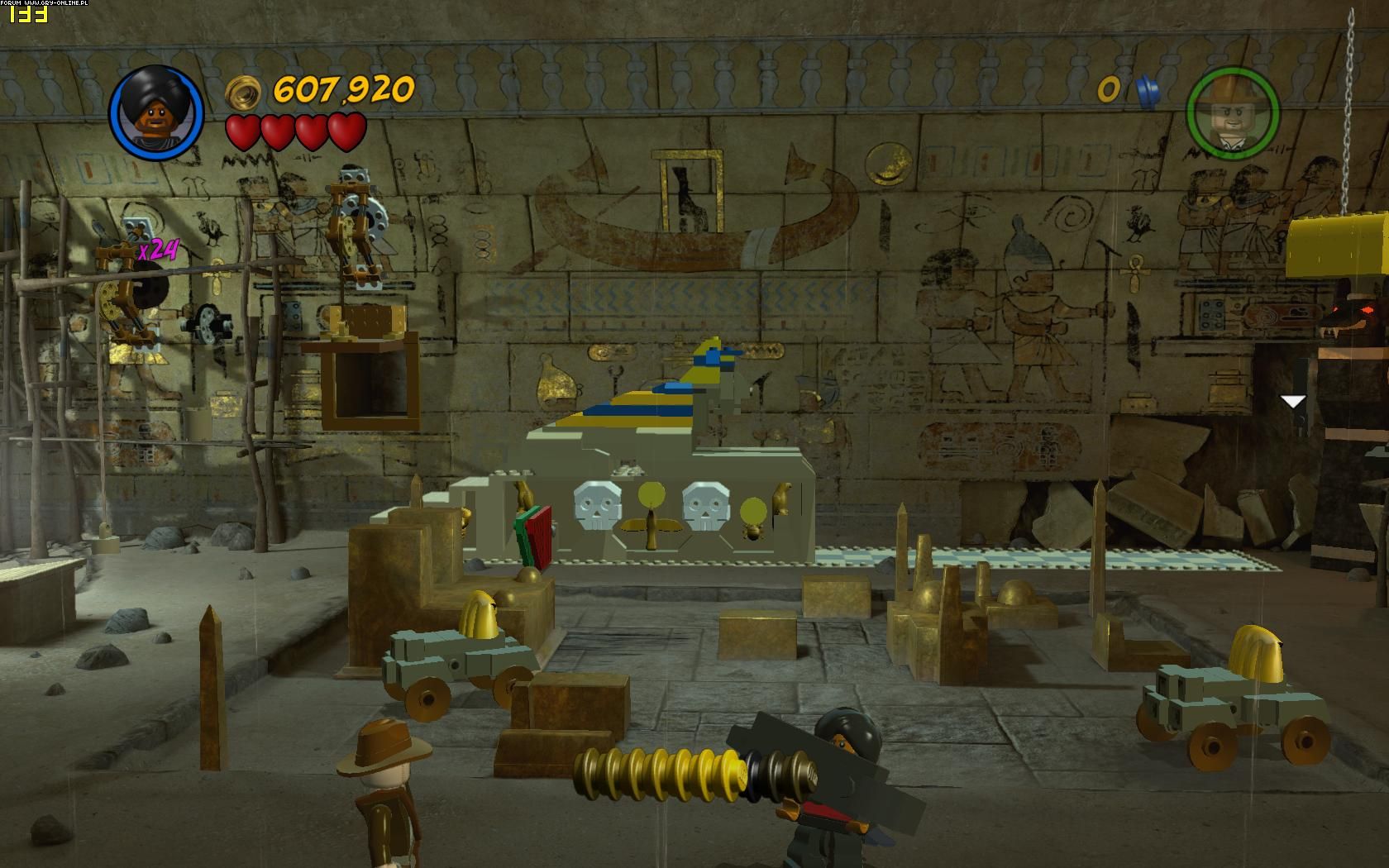Select the turbaned player one portrait
1389x868 pixels.
(156, 112)
